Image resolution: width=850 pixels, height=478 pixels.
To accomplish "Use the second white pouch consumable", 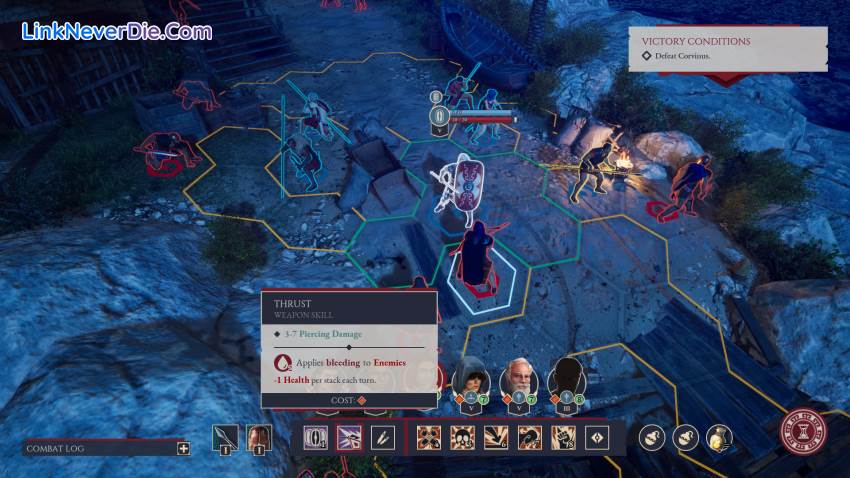I will click(x=686, y=437).
